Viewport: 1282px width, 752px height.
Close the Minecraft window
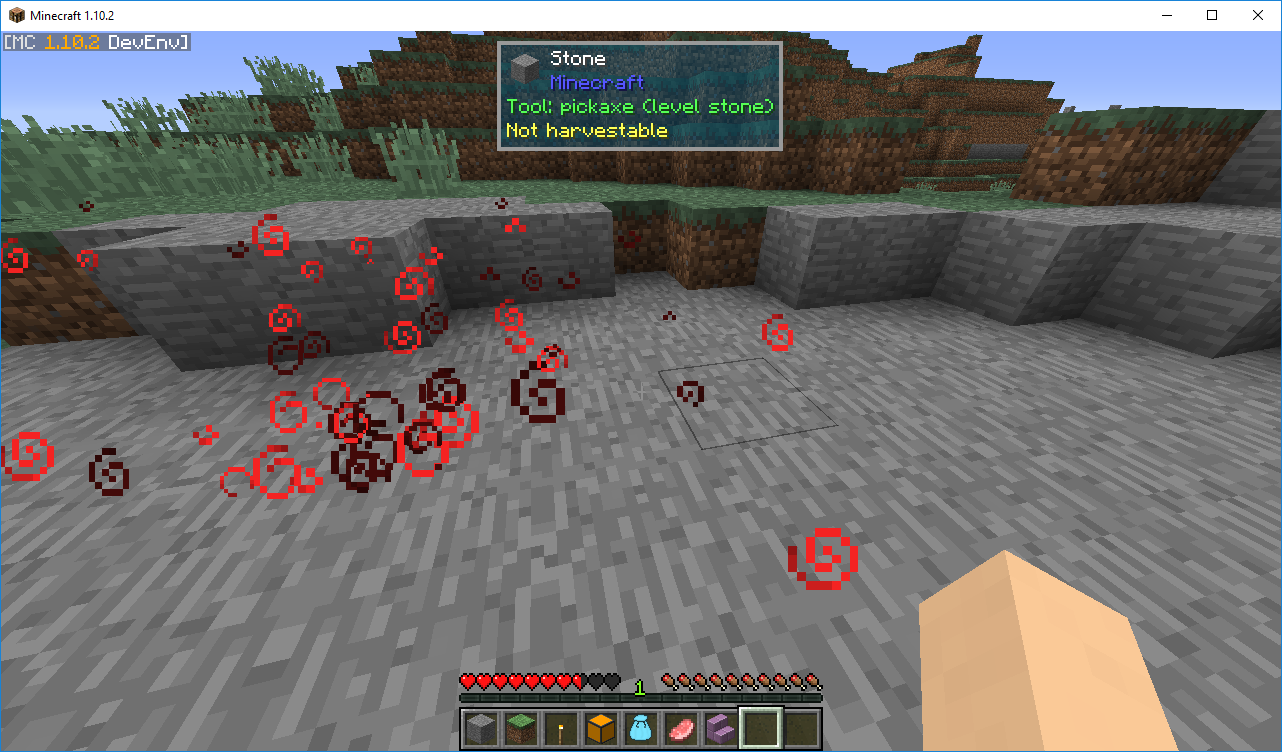(x=1258, y=15)
